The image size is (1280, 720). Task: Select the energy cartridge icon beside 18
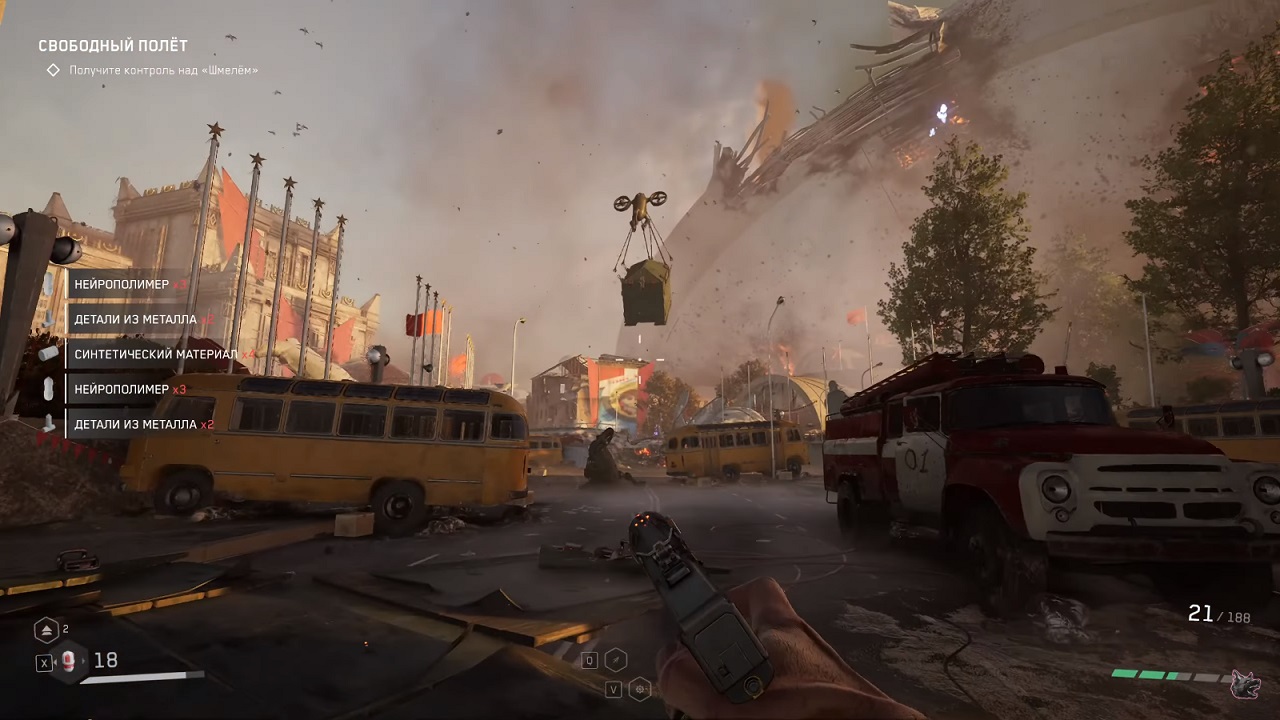[x=67, y=660]
